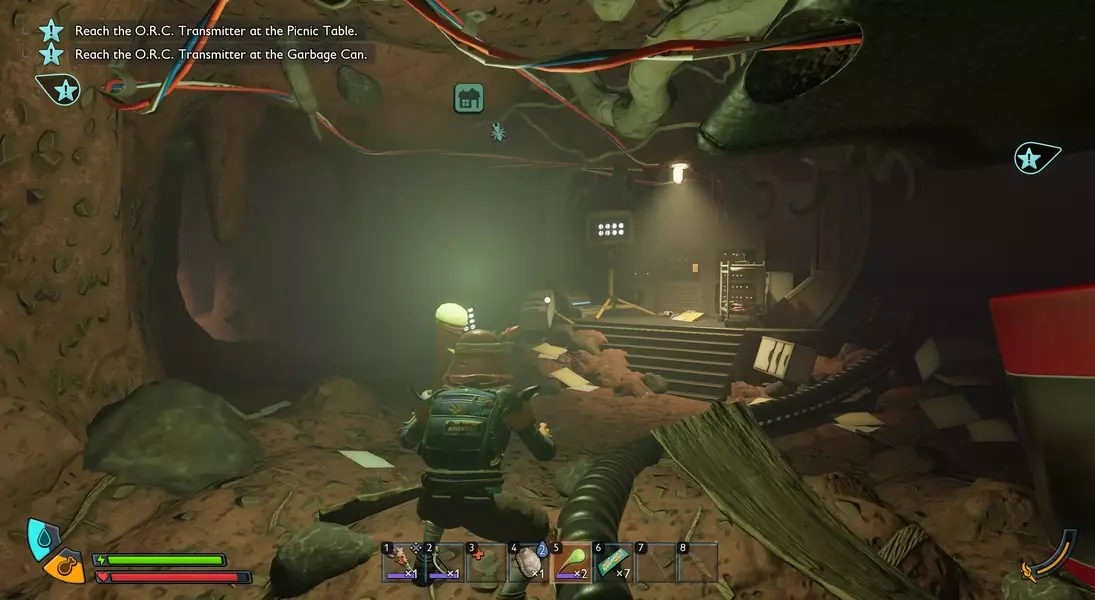Choose the healing item in hotbar slot 3
Image resolution: width=1095 pixels, height=600 pixels.
486,562
